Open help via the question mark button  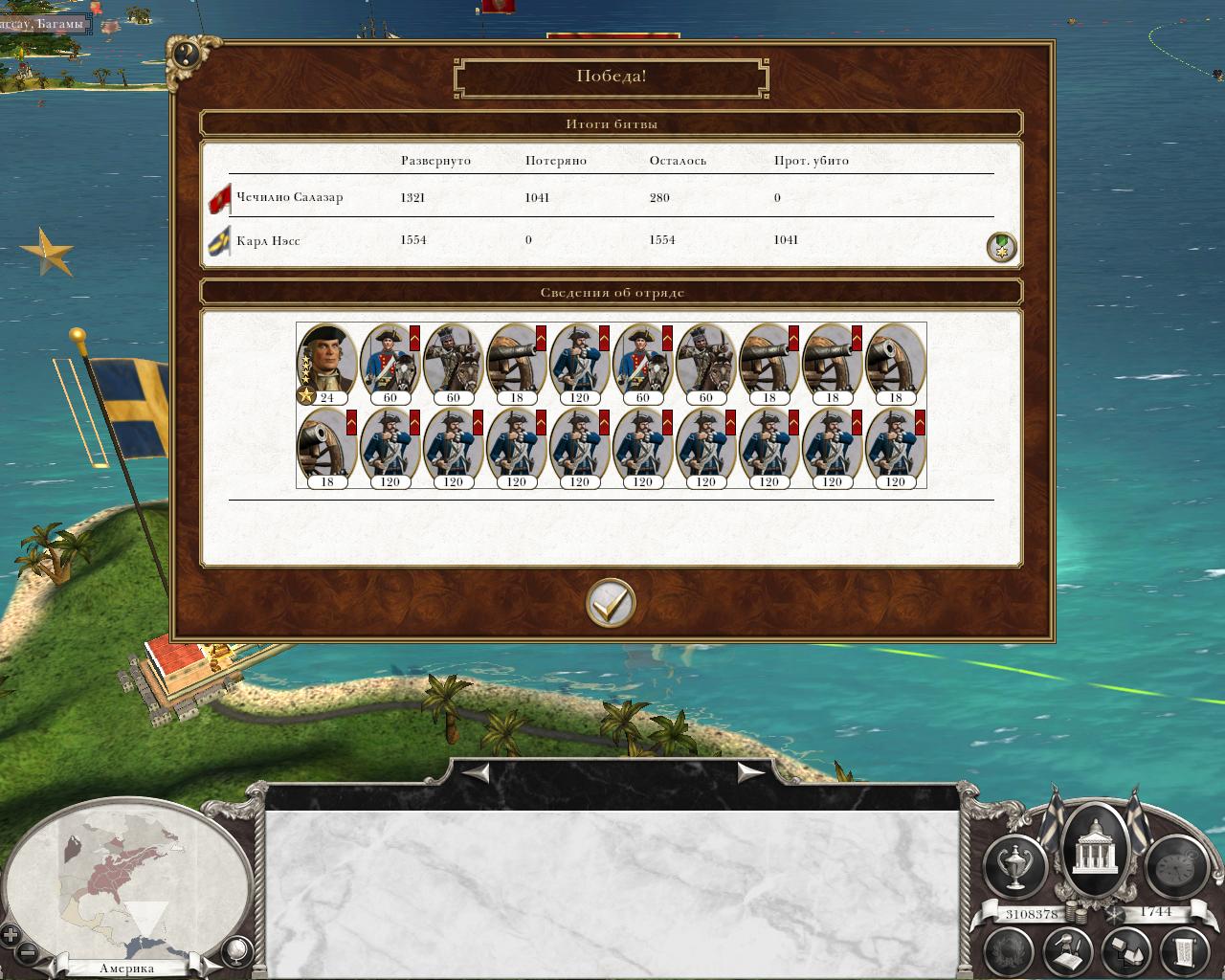click(x=186, y=55)
